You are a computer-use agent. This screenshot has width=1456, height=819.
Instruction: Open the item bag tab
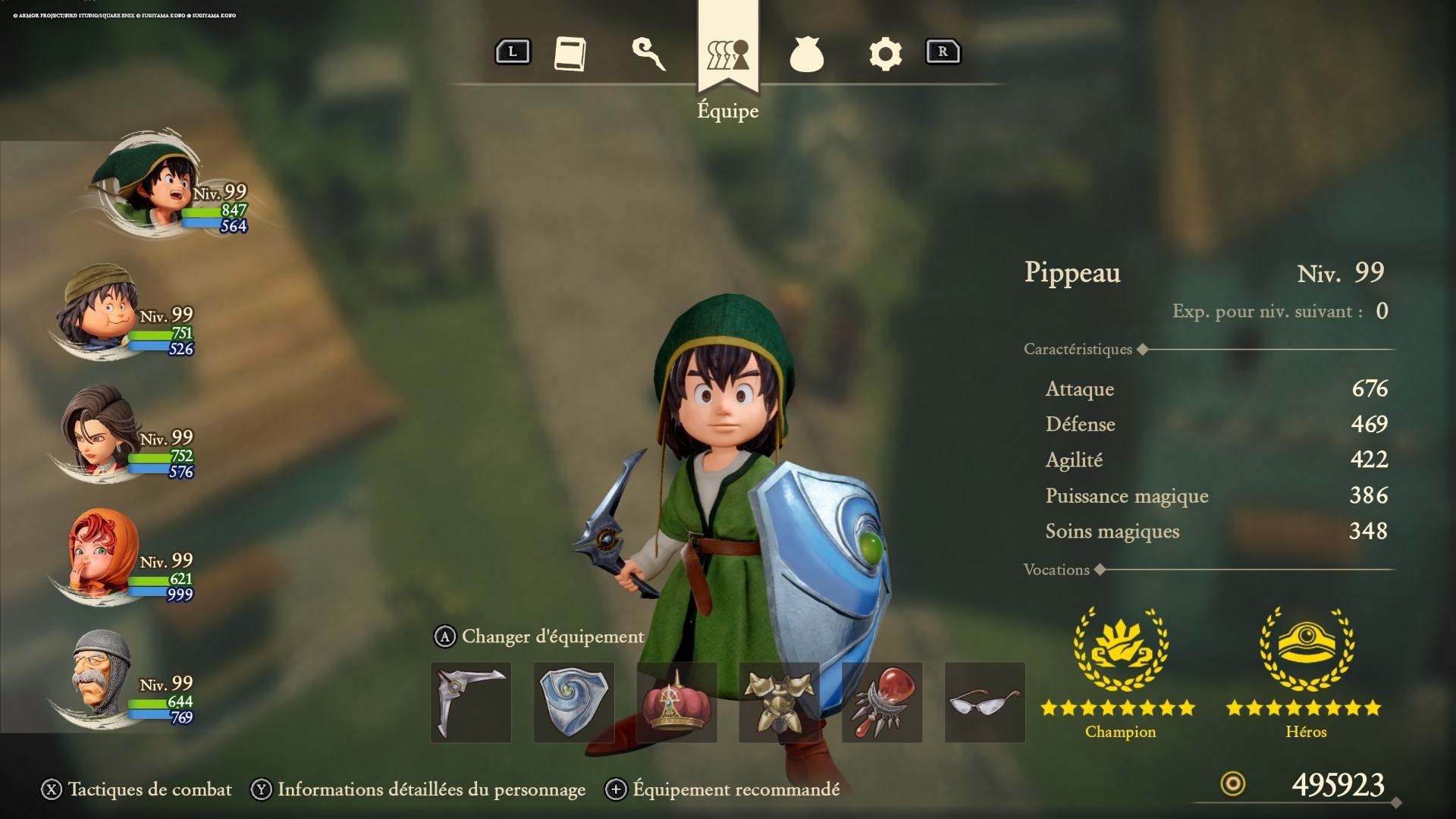[806, 55]
